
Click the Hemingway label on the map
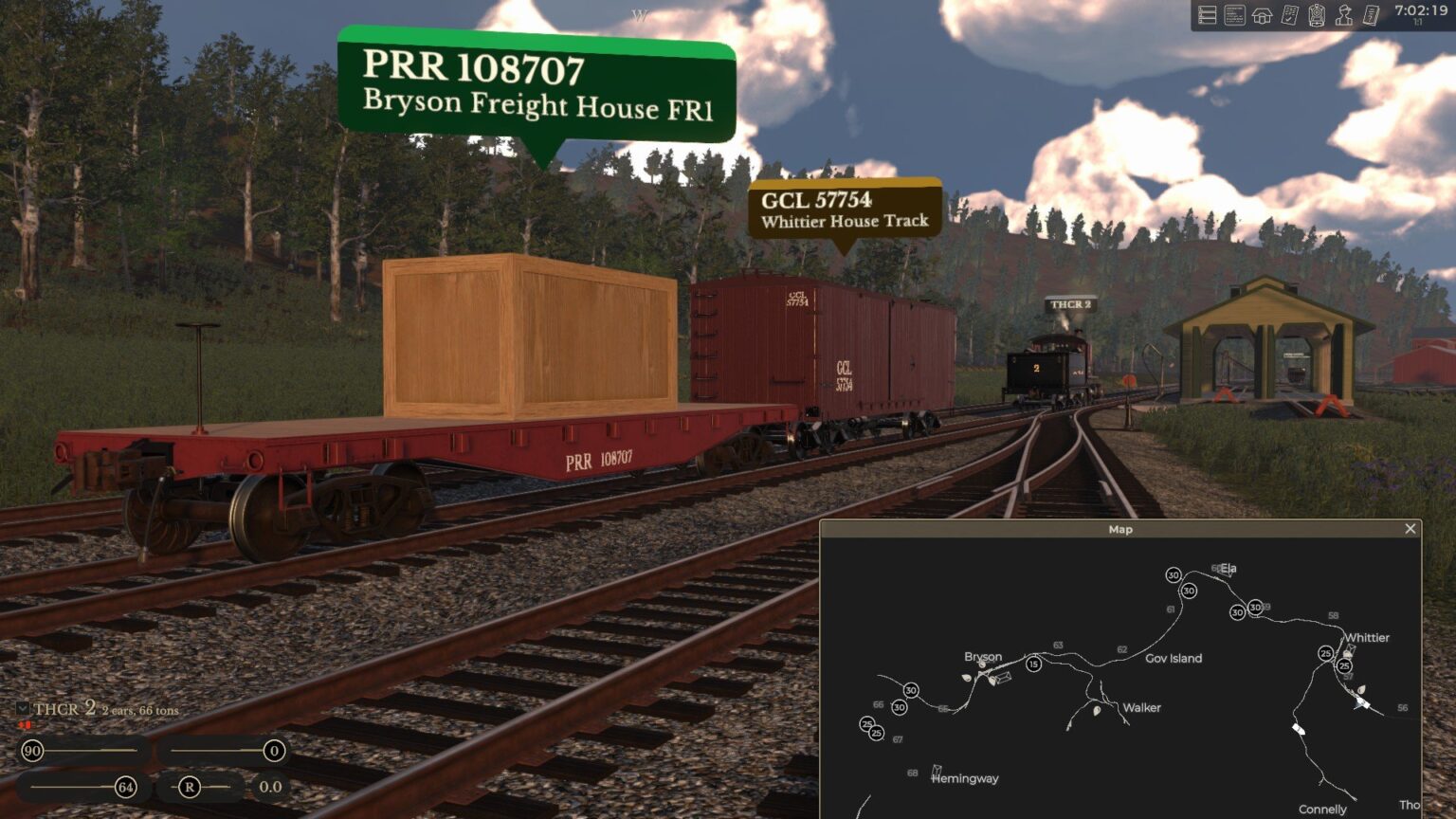(x=963, y=778)
